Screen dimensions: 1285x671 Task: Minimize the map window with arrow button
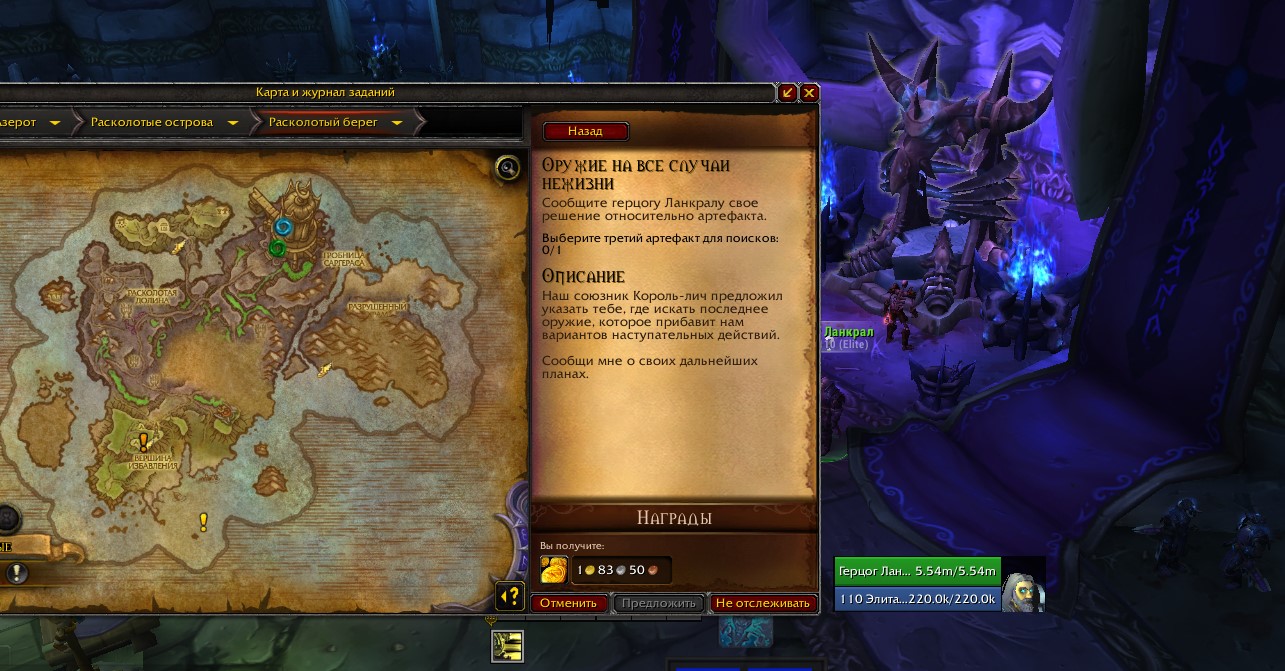[x=788, y=92]
